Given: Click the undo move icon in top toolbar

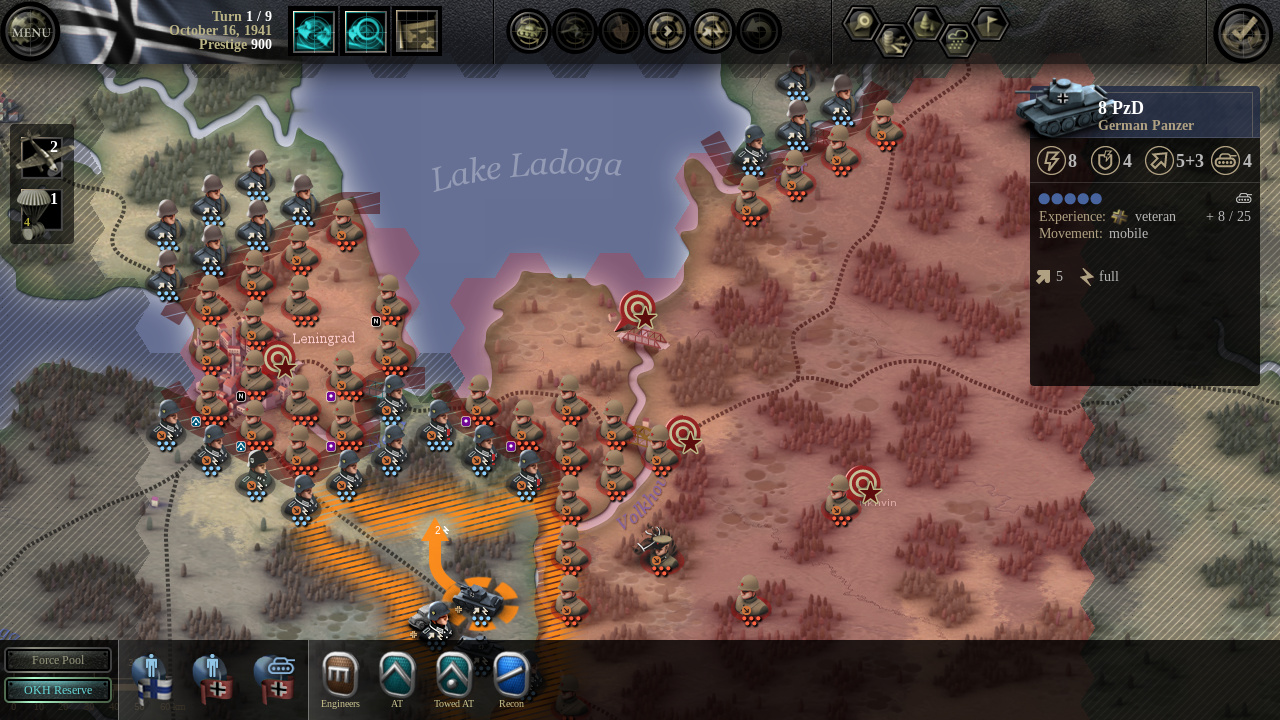Looking at the screenshot, I should 757,31.
